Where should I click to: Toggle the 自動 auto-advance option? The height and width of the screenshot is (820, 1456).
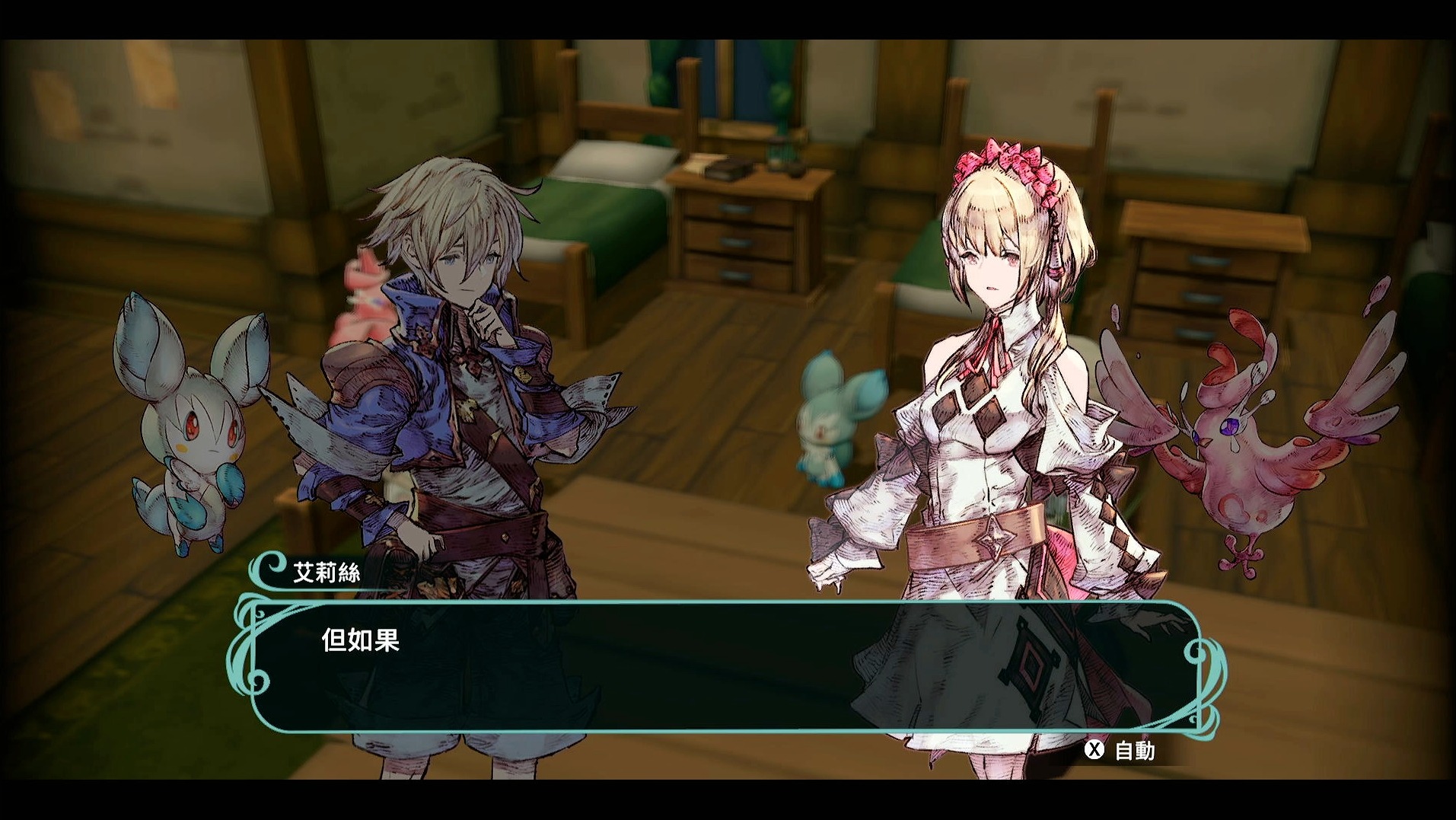pyautogui.click(x=1120, y=751)
